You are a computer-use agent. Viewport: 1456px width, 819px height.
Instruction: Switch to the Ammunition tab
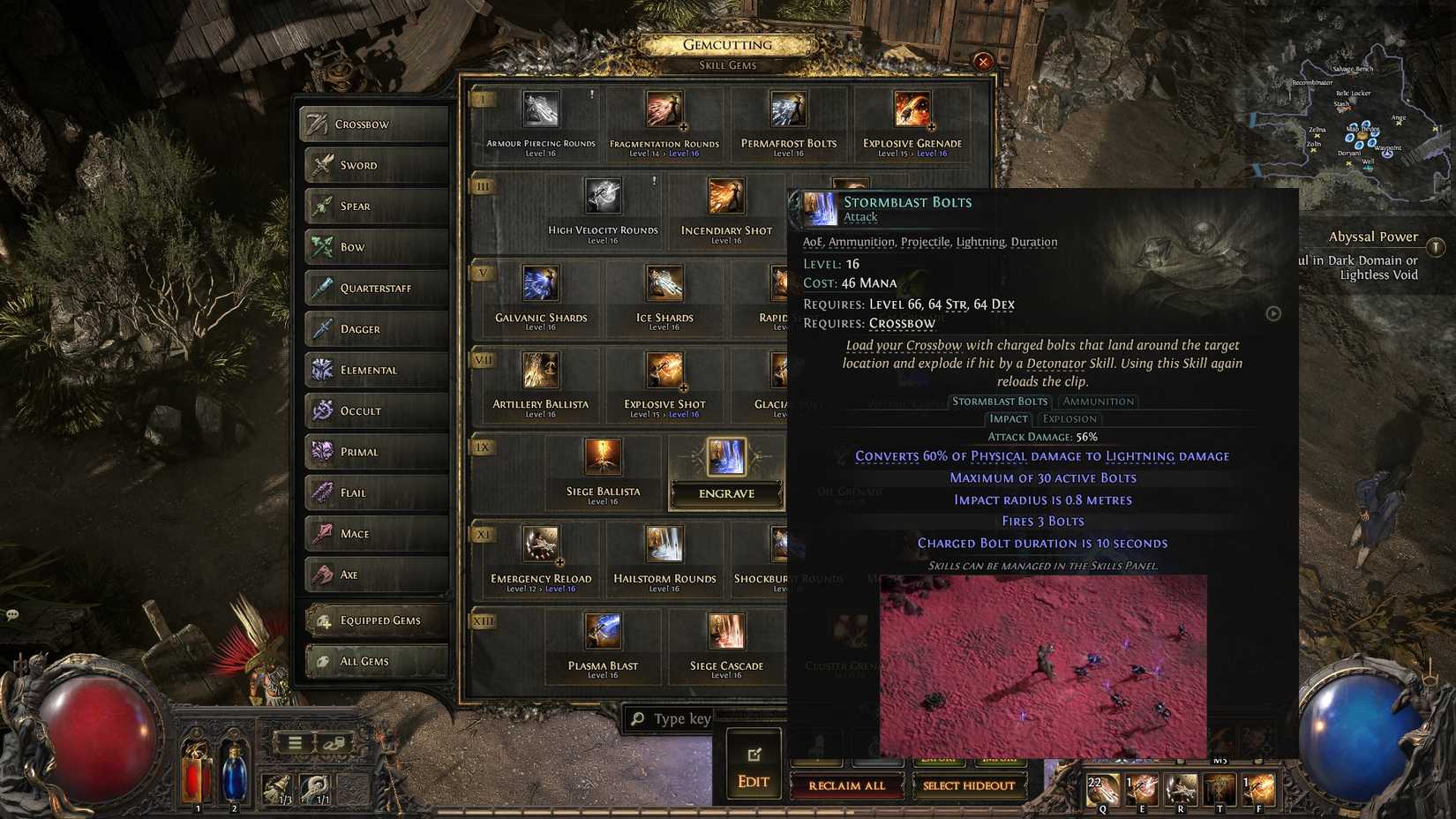click(1098, 402)
